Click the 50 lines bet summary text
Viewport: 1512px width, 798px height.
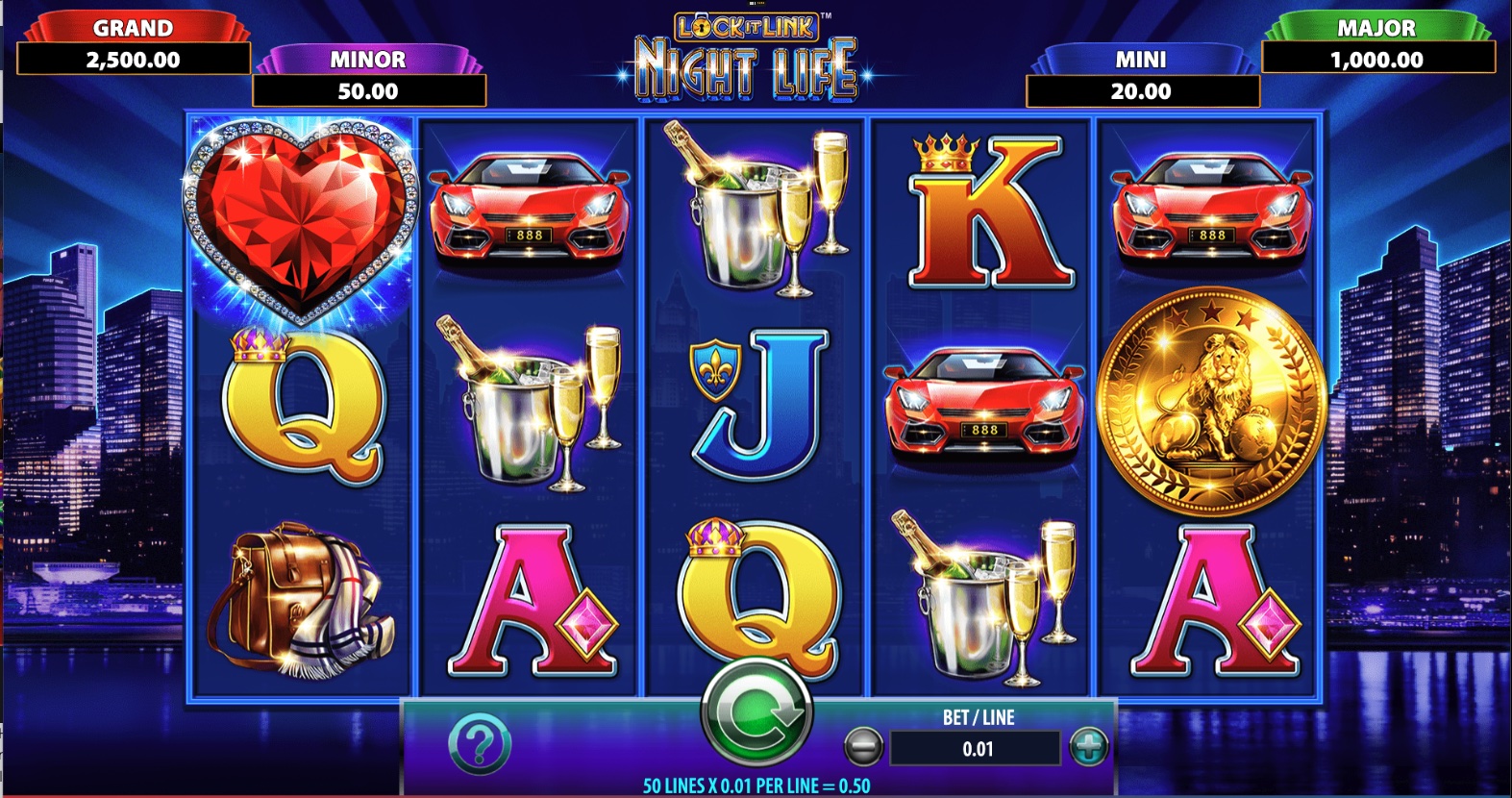click(756, 785)
